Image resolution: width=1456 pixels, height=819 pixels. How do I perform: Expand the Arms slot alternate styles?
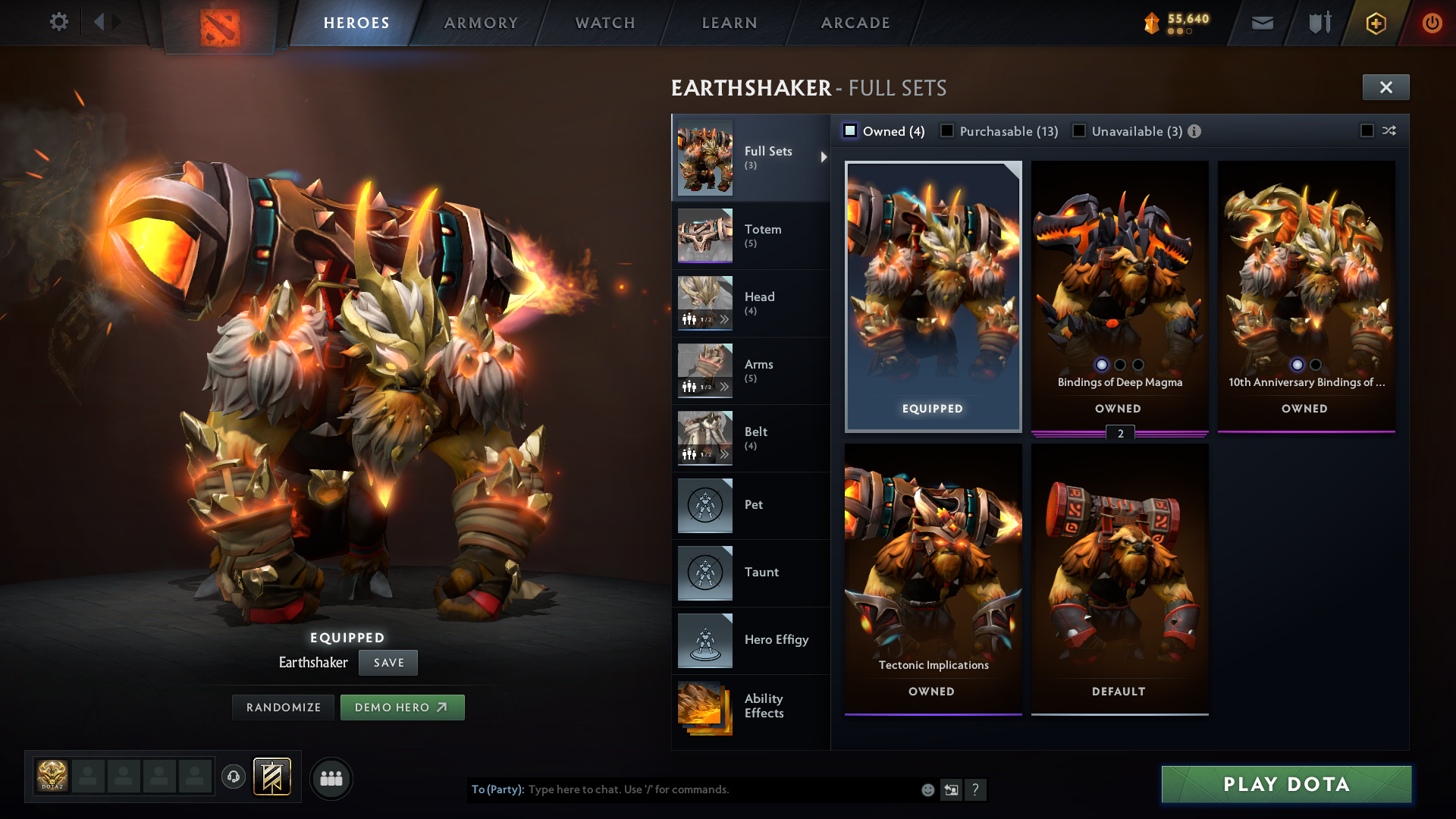(726, 387)
